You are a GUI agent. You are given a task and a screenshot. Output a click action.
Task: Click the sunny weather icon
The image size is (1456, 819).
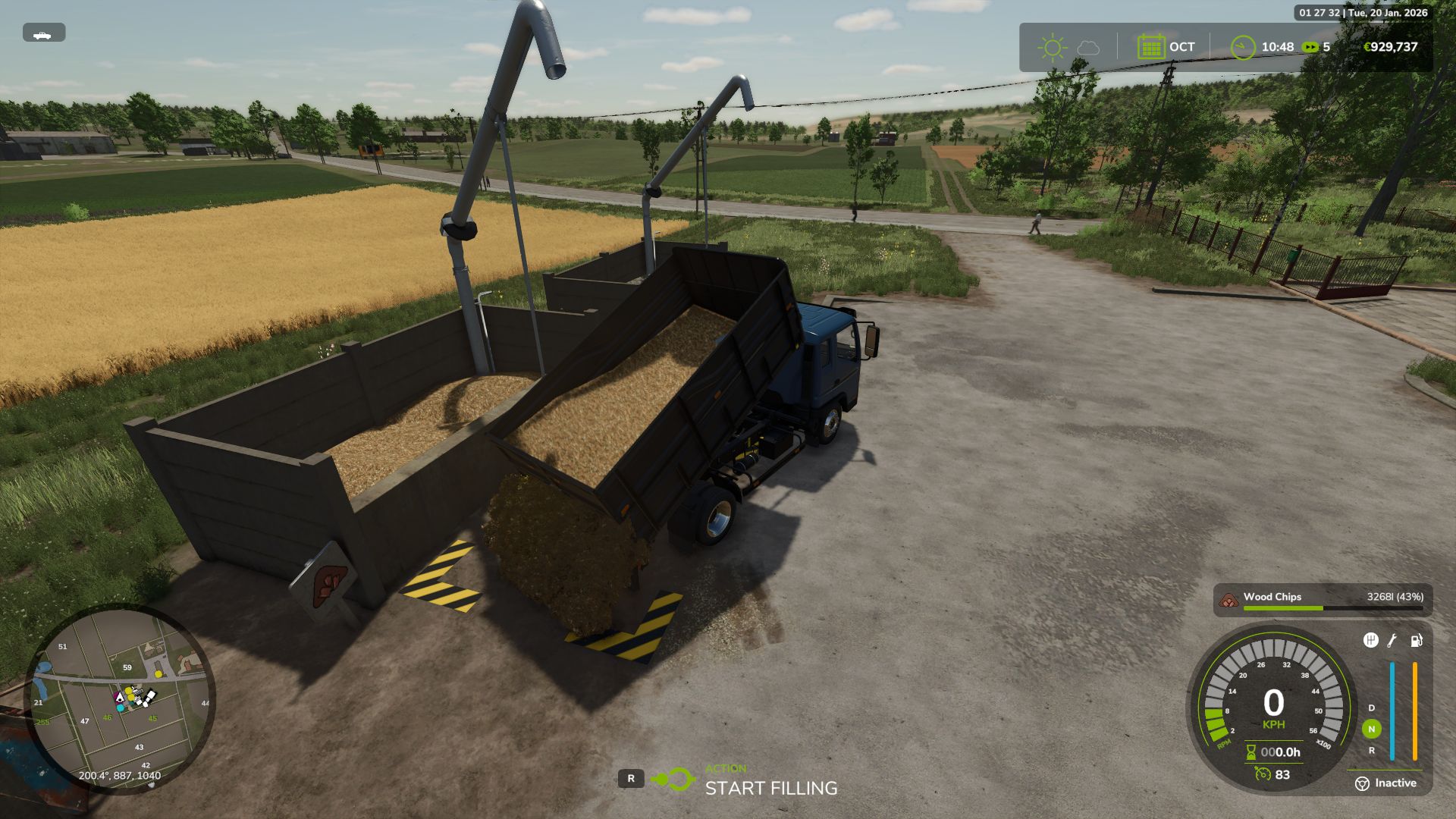(x=1053, y=46)
